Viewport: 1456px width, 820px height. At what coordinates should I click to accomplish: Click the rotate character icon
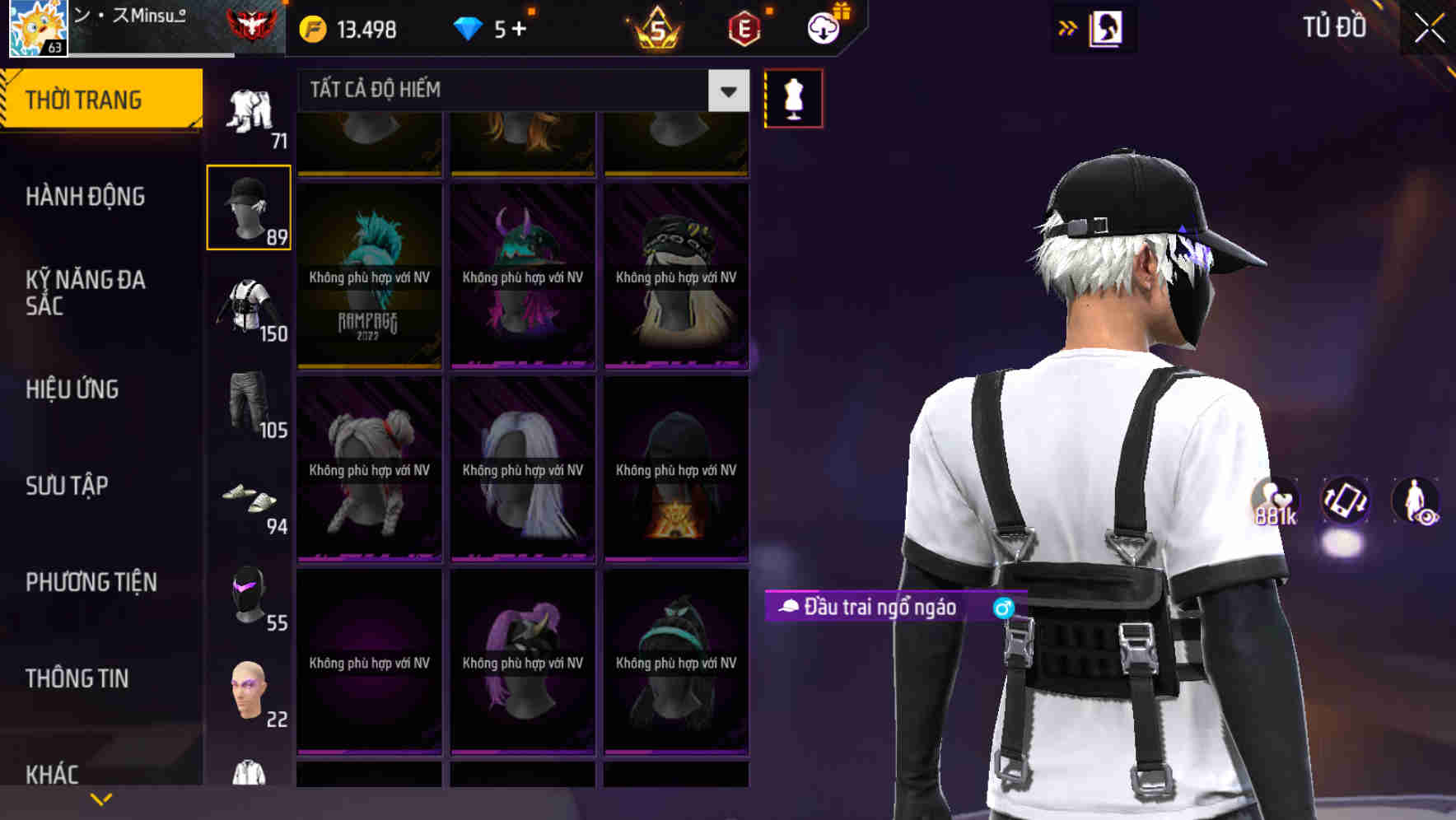tap(1346, 503)
